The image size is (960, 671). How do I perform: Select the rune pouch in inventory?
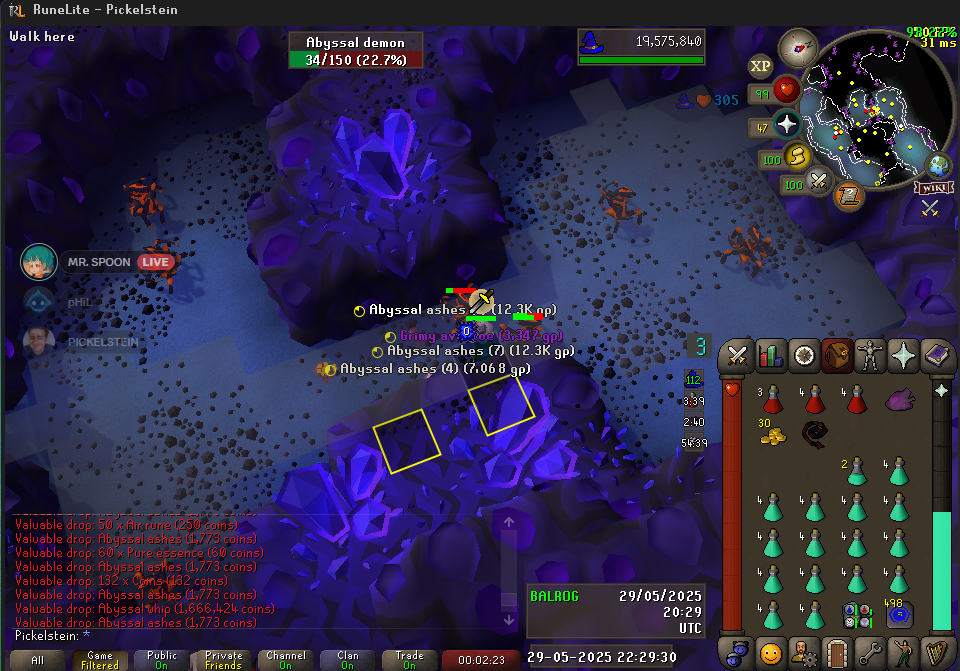tap(856, 614)
